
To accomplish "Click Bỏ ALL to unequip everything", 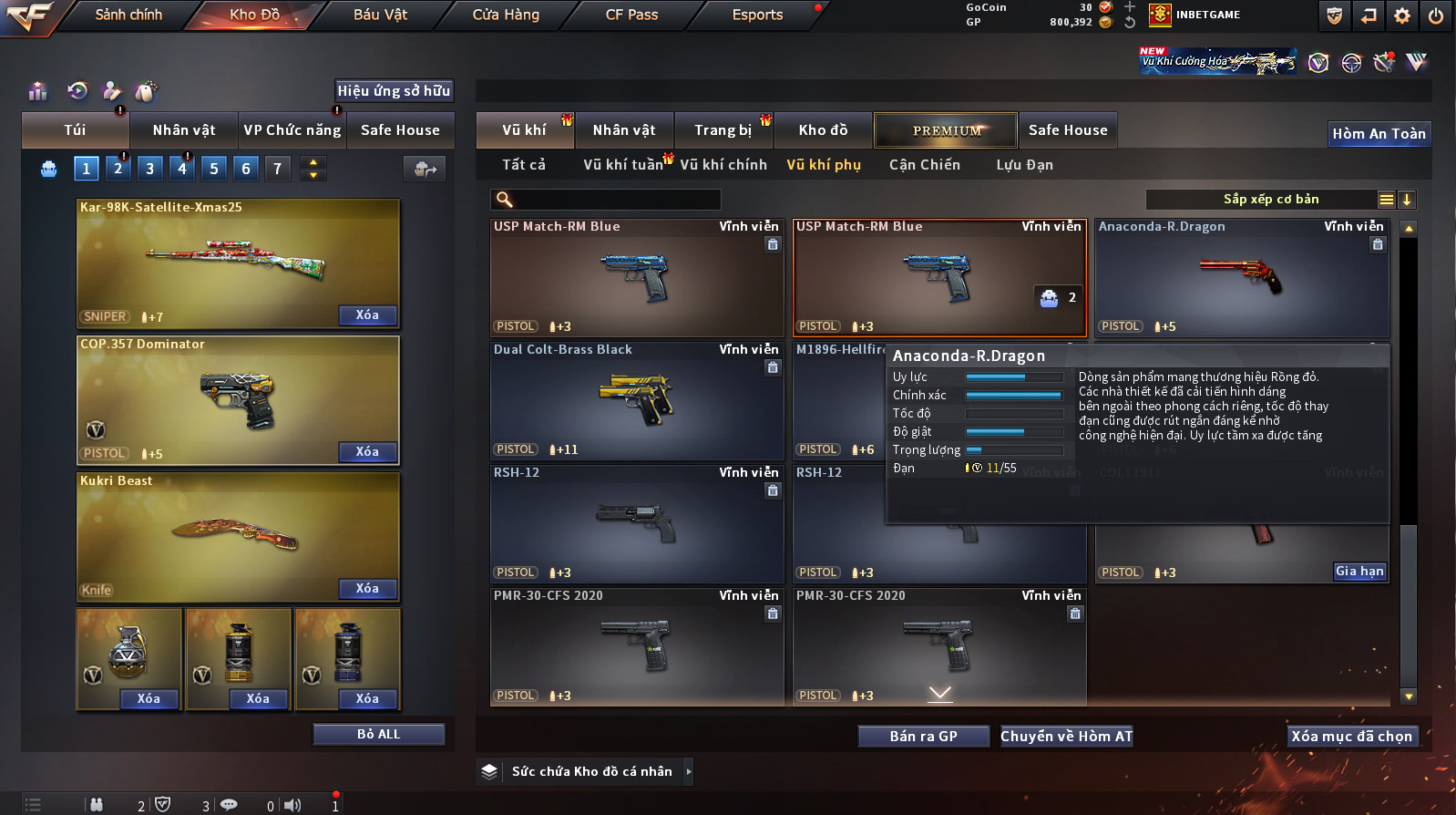I will [x=378, y=735].
